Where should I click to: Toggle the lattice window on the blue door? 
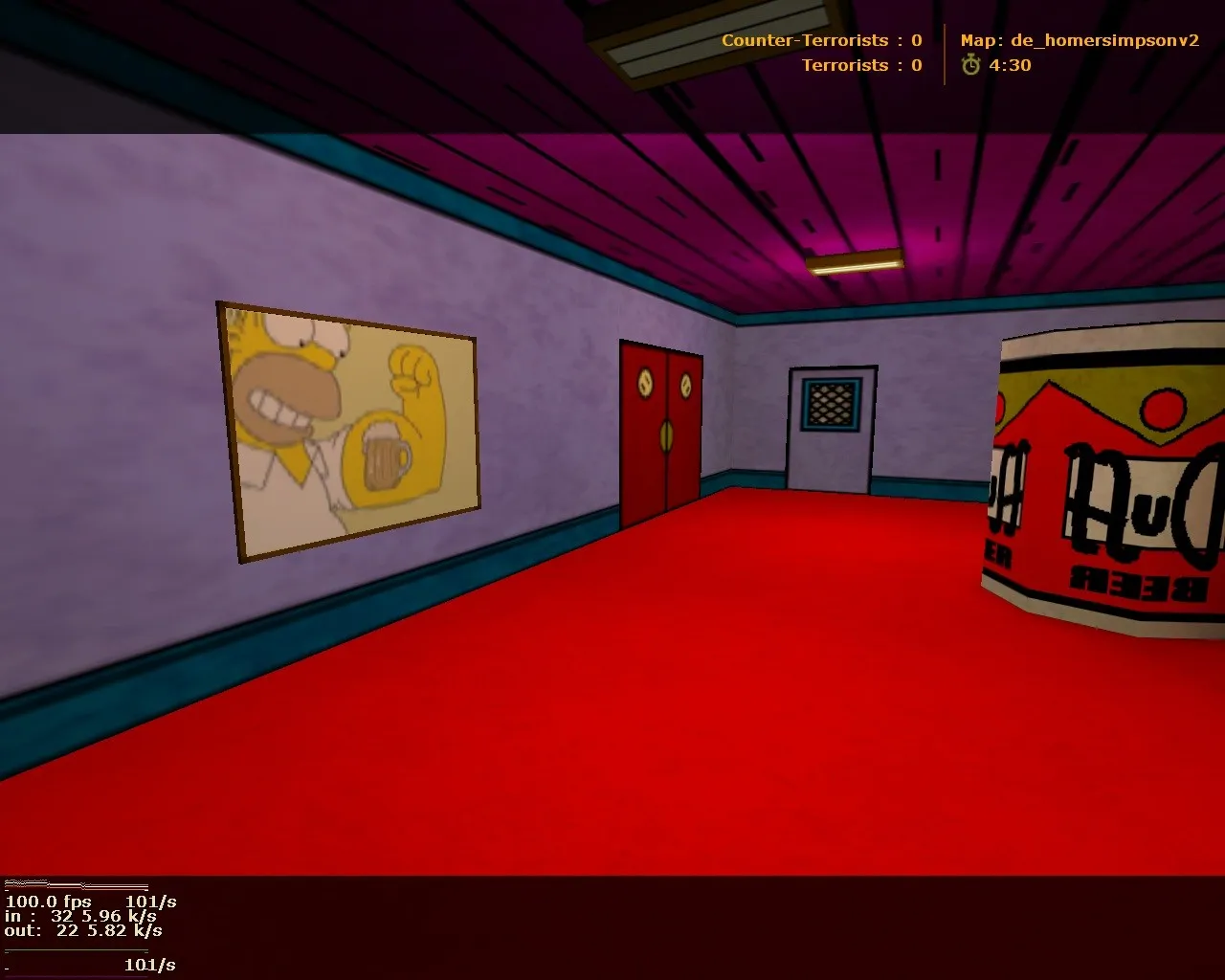(x=829, y=402)
